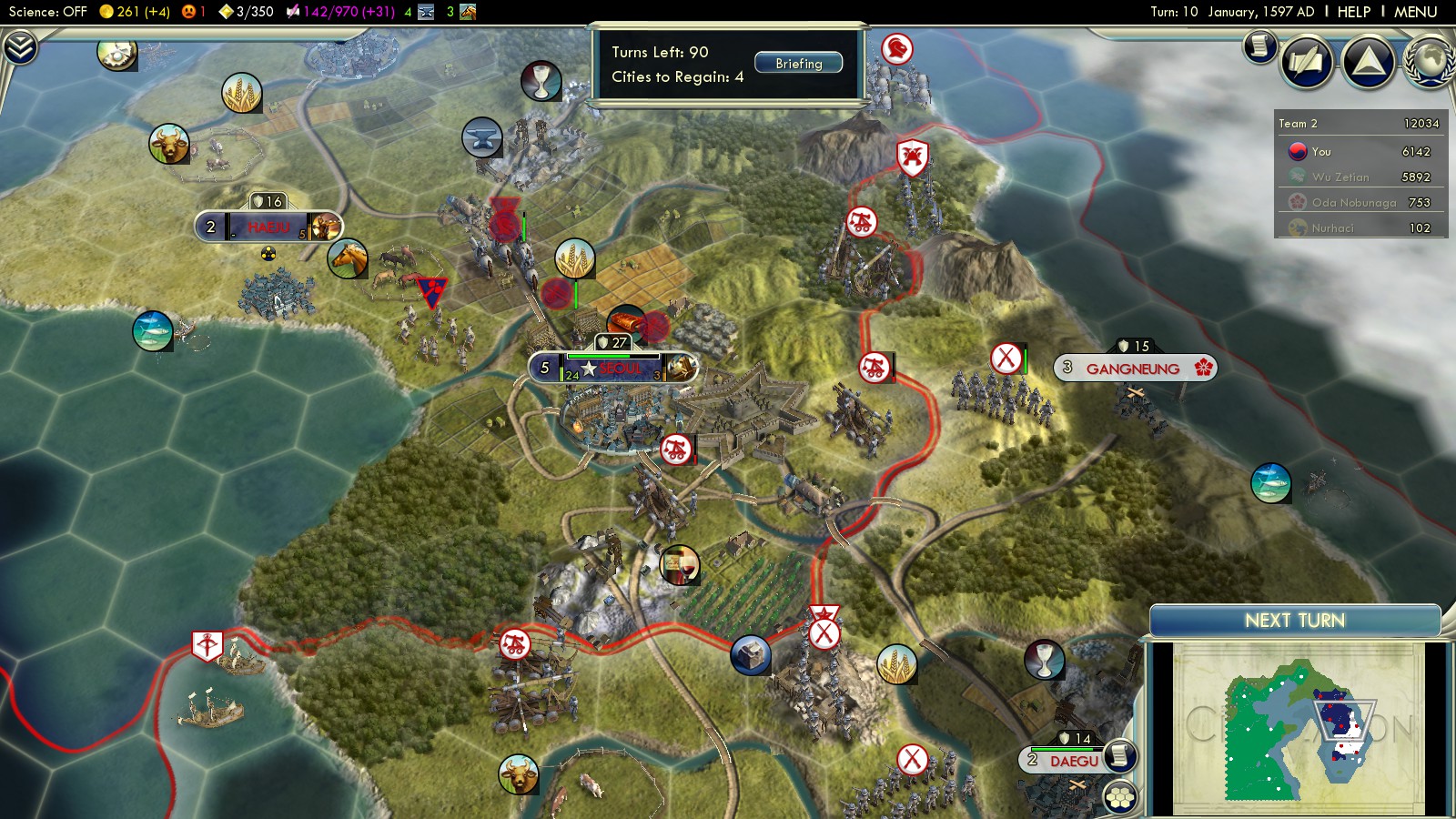Select the Gangneung city banner
Viewport: 1456px width, 819px height.
[1134, 369]
